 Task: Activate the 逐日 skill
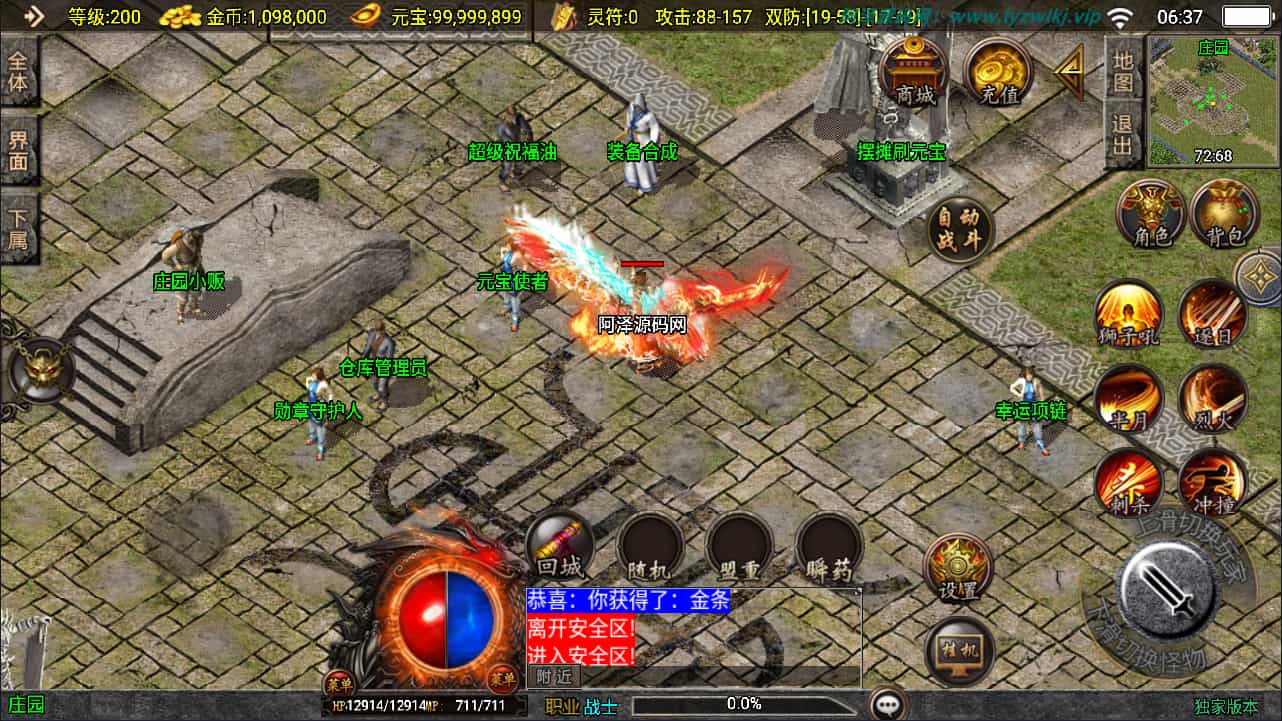tap(1212, 314)
